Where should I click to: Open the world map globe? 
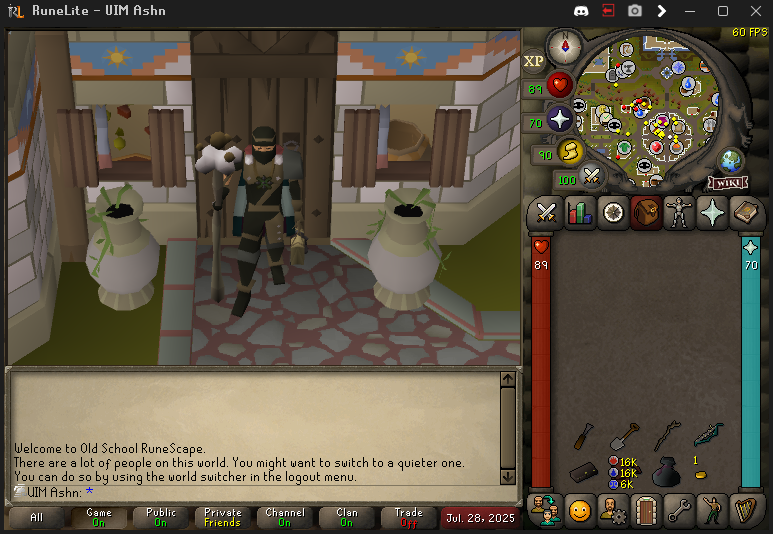[731, 160]
